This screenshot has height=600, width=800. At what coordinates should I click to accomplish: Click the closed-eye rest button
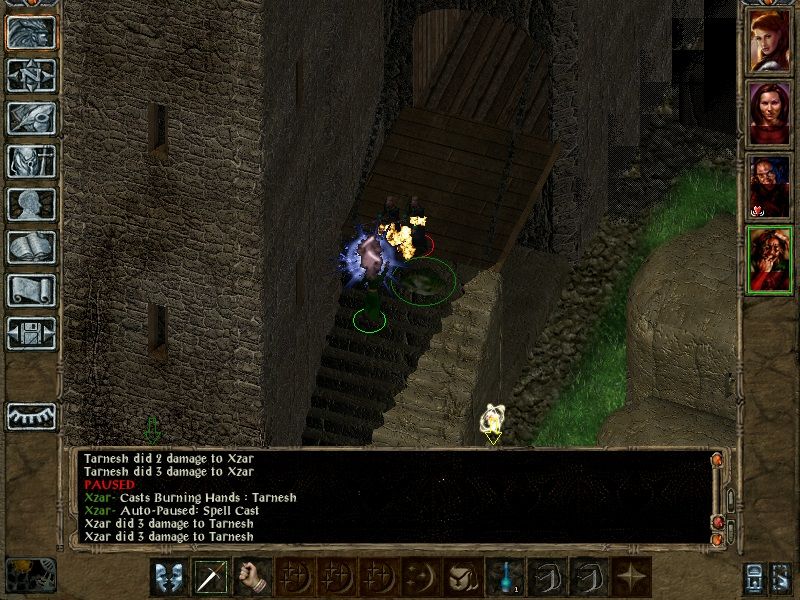(31, 415)
